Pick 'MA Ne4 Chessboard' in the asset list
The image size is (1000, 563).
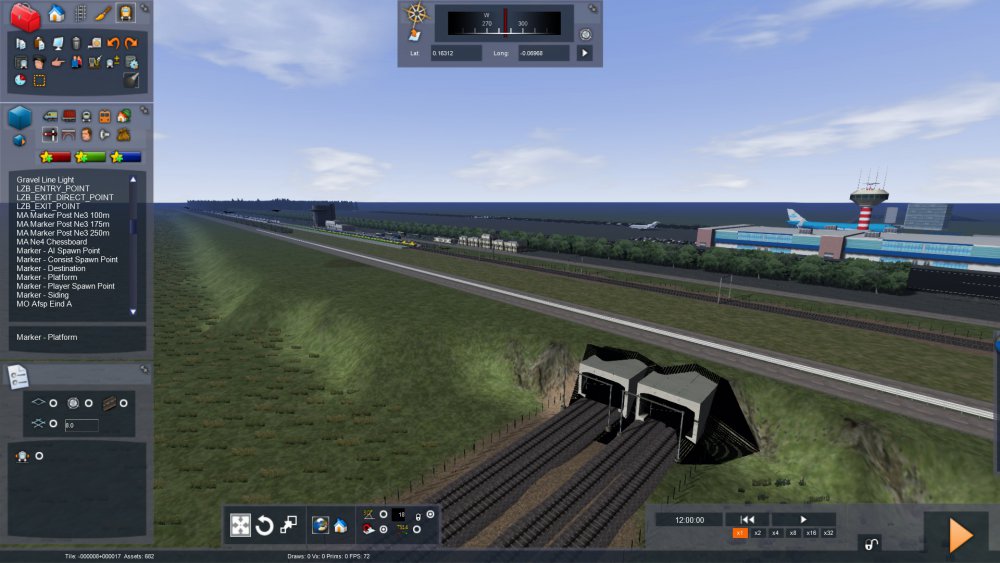pos(51,241)
